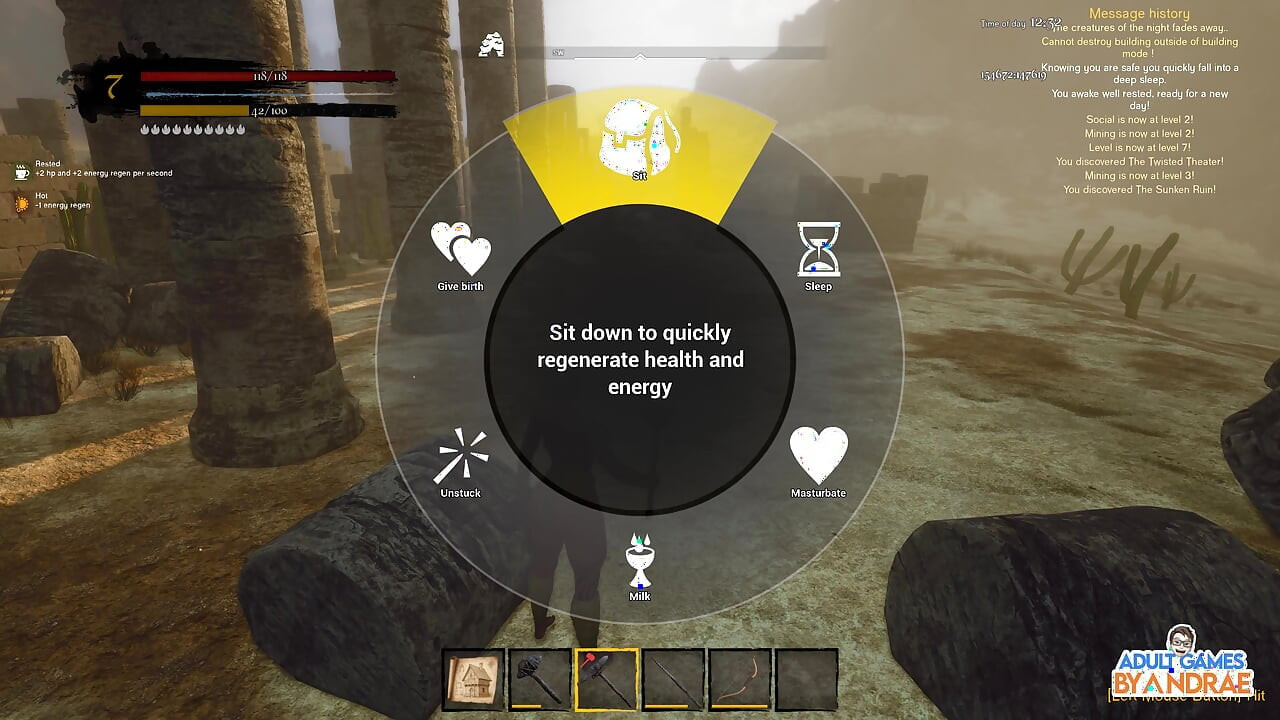Equip the wooden bow from the hotbar
The height and width of the screenshot is (720, 1280).
pyautogui.click(x=740, y=680)
